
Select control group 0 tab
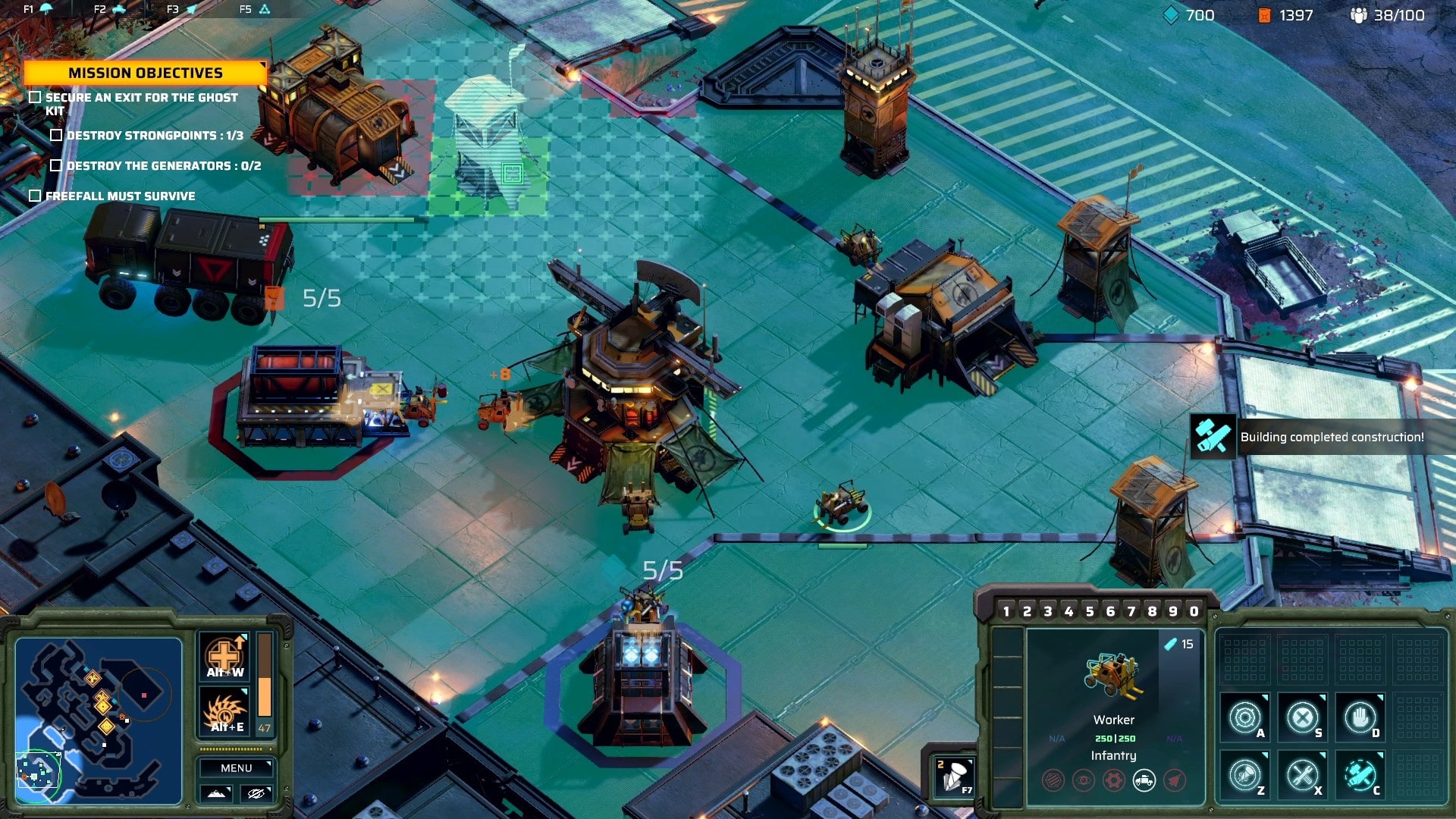1194,611
